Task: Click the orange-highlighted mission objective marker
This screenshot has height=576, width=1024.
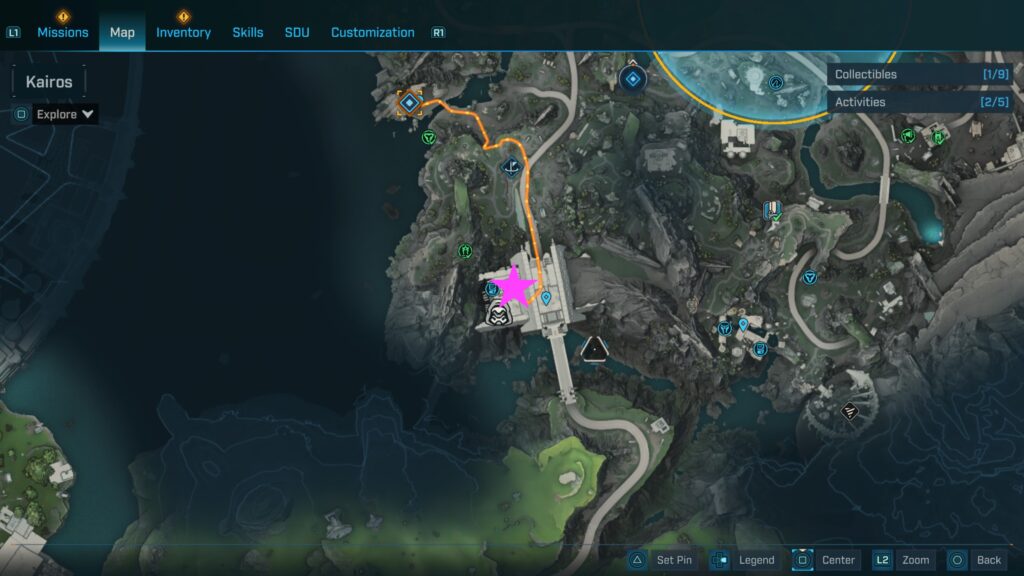Action: 408,102
